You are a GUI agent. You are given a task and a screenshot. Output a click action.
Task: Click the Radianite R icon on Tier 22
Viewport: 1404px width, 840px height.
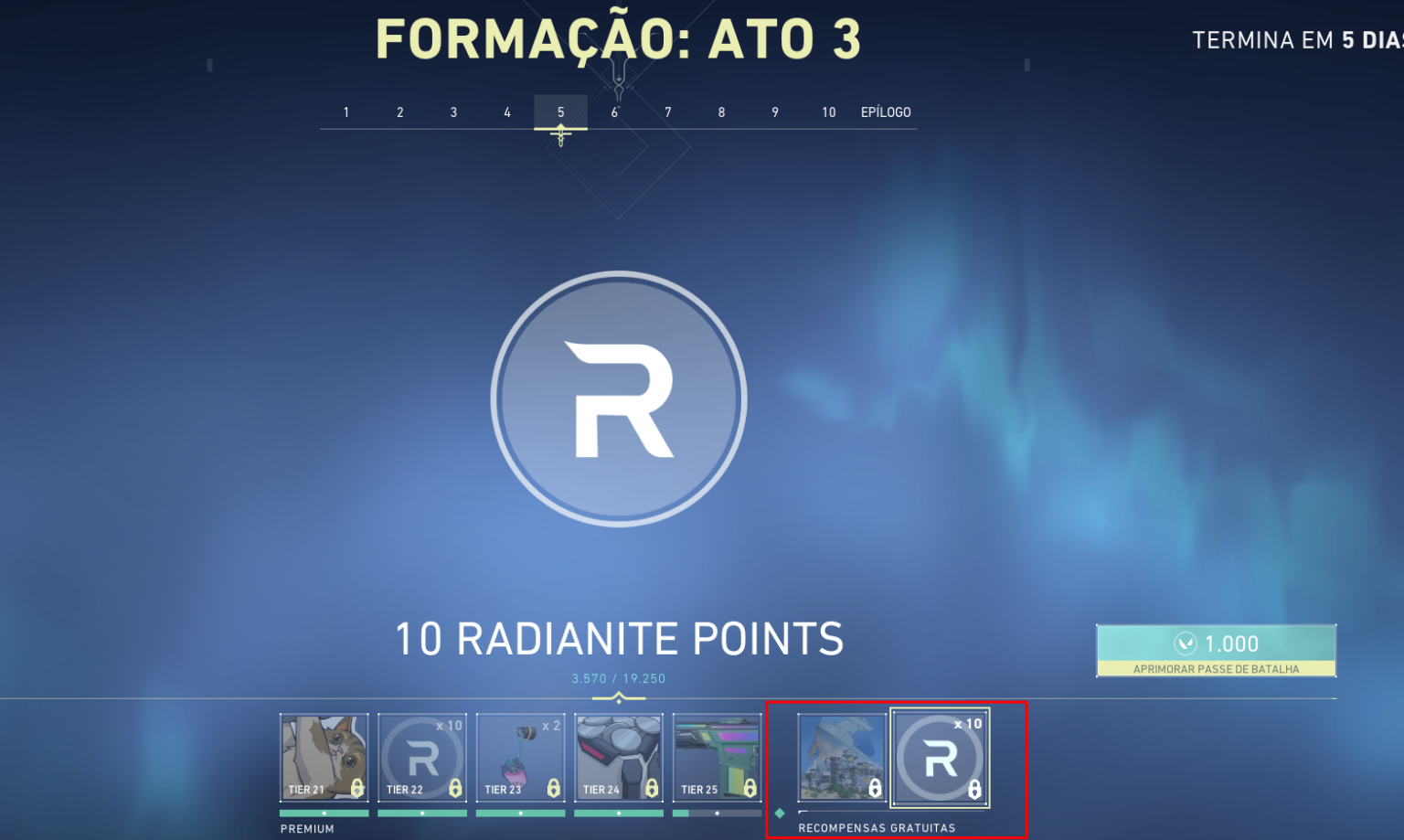coord(422,756)
